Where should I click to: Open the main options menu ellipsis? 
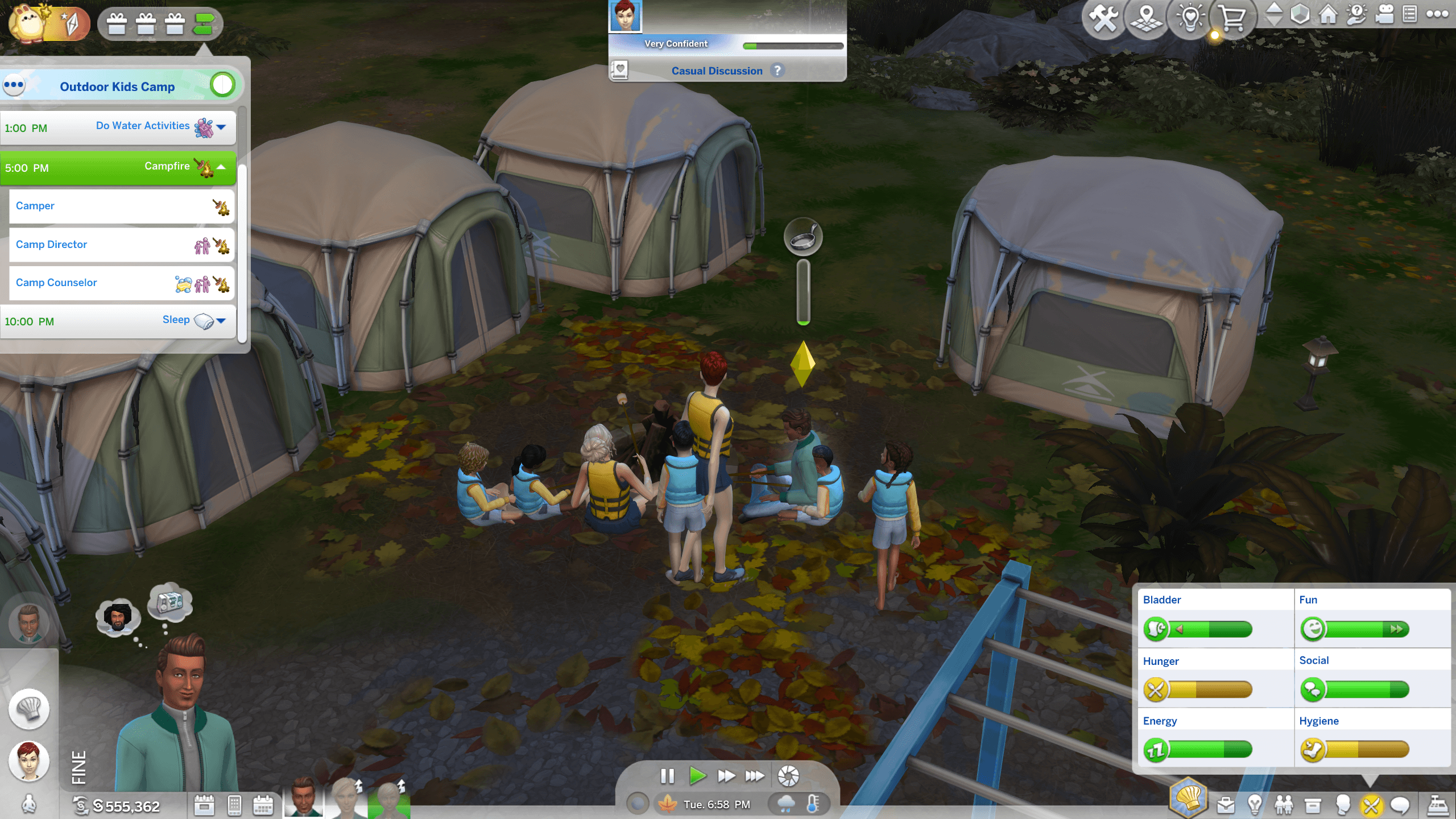point(1437,14)
